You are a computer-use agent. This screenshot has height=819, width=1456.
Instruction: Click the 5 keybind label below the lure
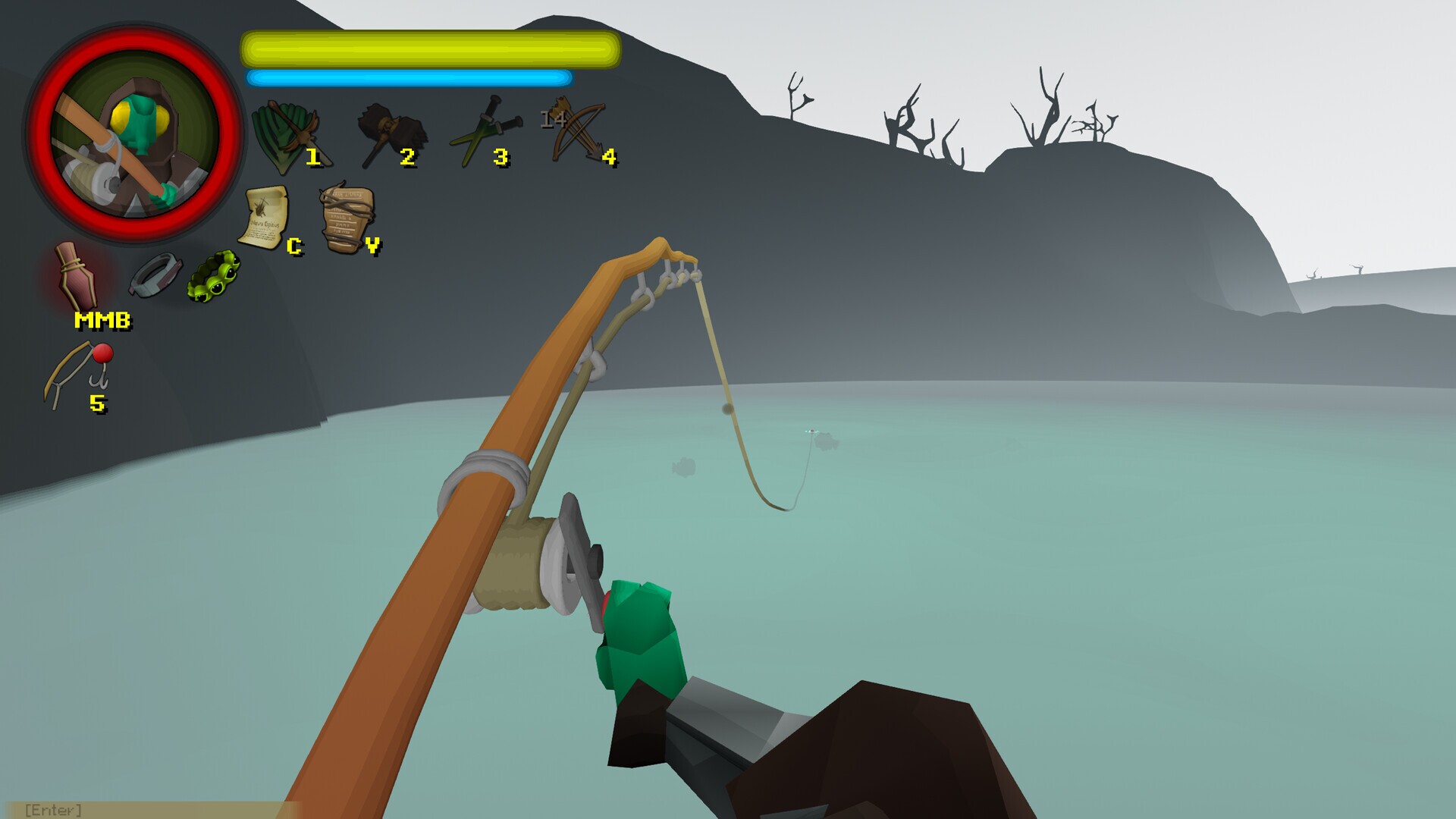[97, 405]
